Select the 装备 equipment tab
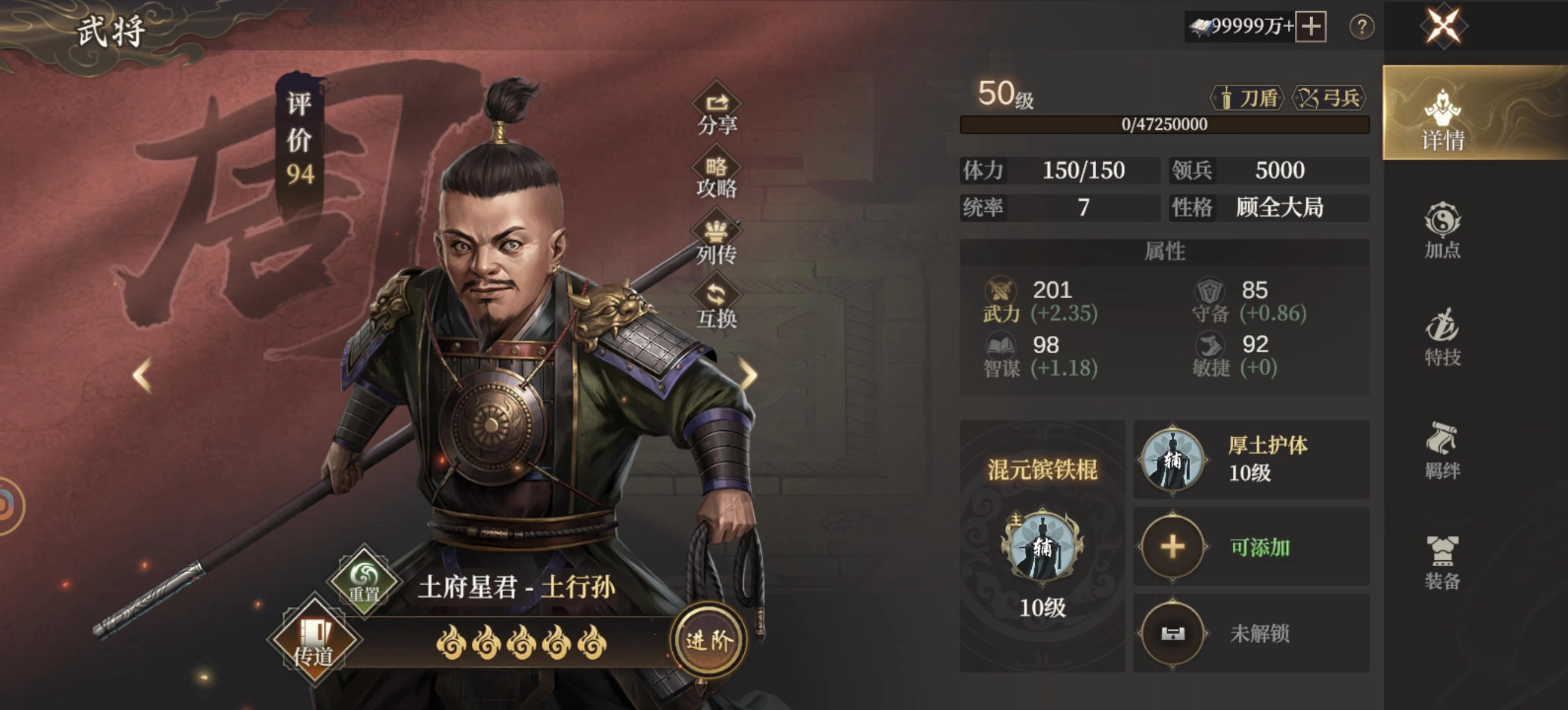This screenshot has height=710, width=1568. coord(1442,563)
